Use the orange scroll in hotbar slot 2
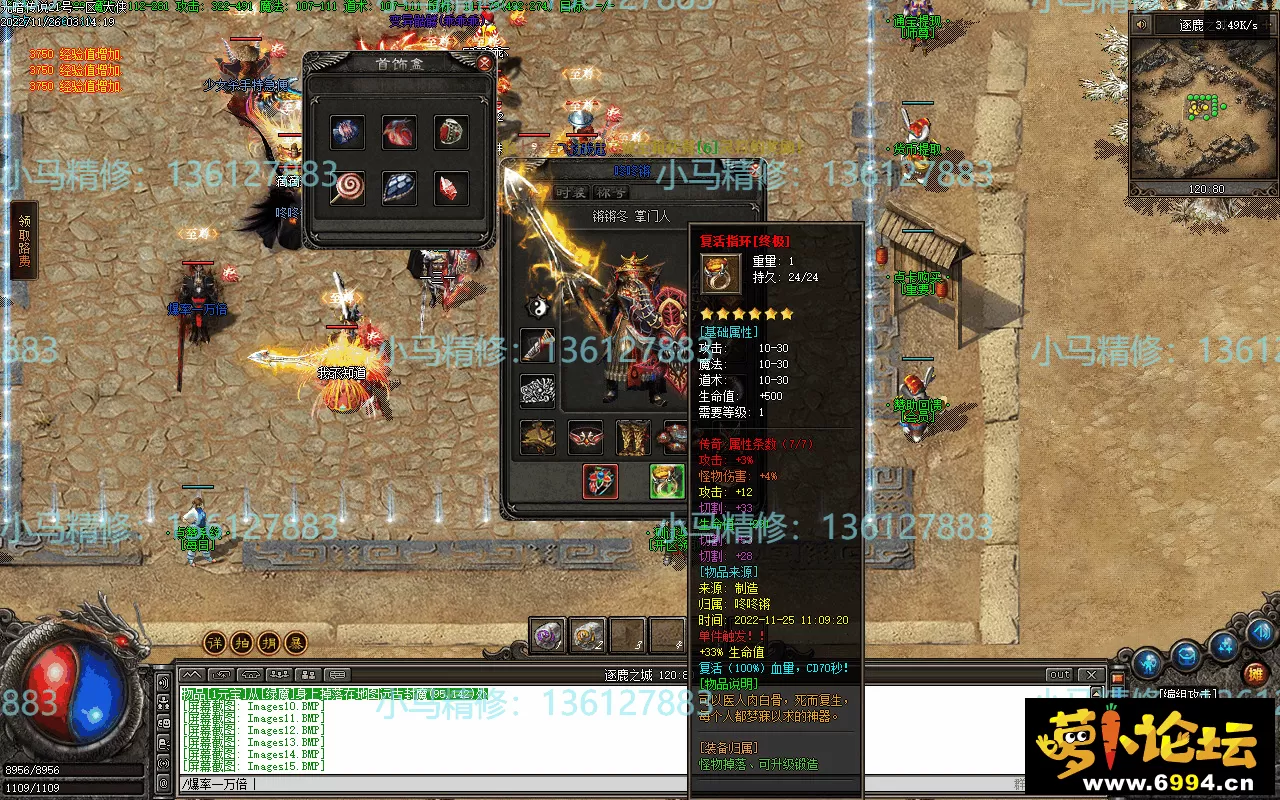 (x=588, y=635)
